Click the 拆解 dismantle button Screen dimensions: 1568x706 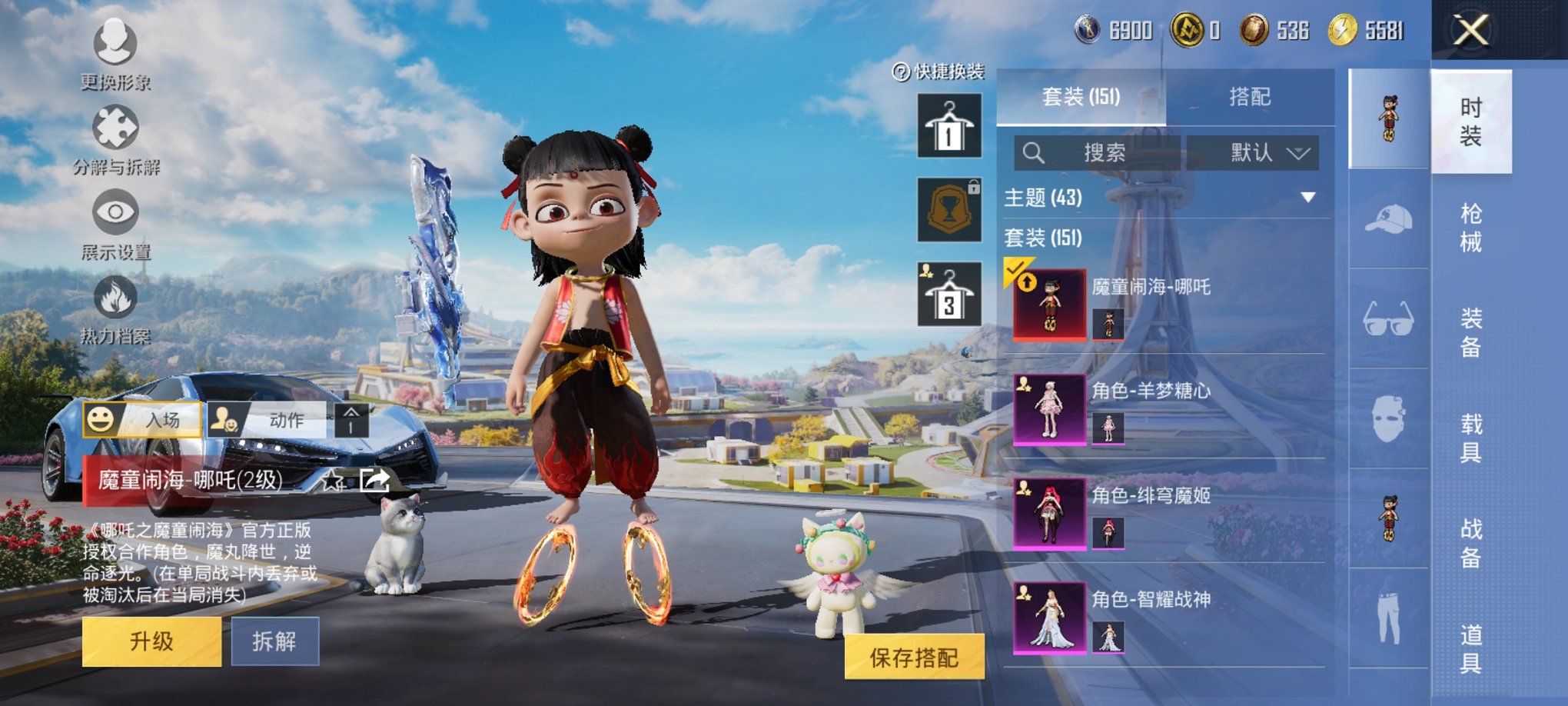click(274, 641)
